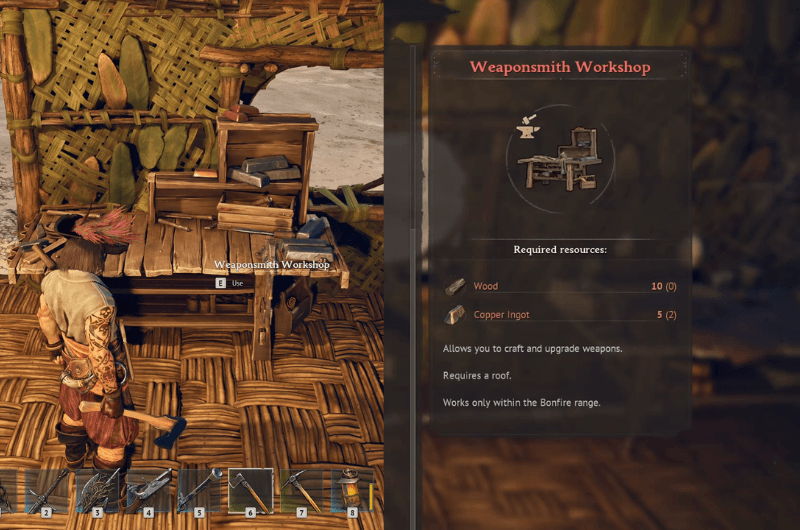Select the ornate battle axe hotbar slot
Image resolution: width=800 pixels, height=530 pixels.
point(97,491)
